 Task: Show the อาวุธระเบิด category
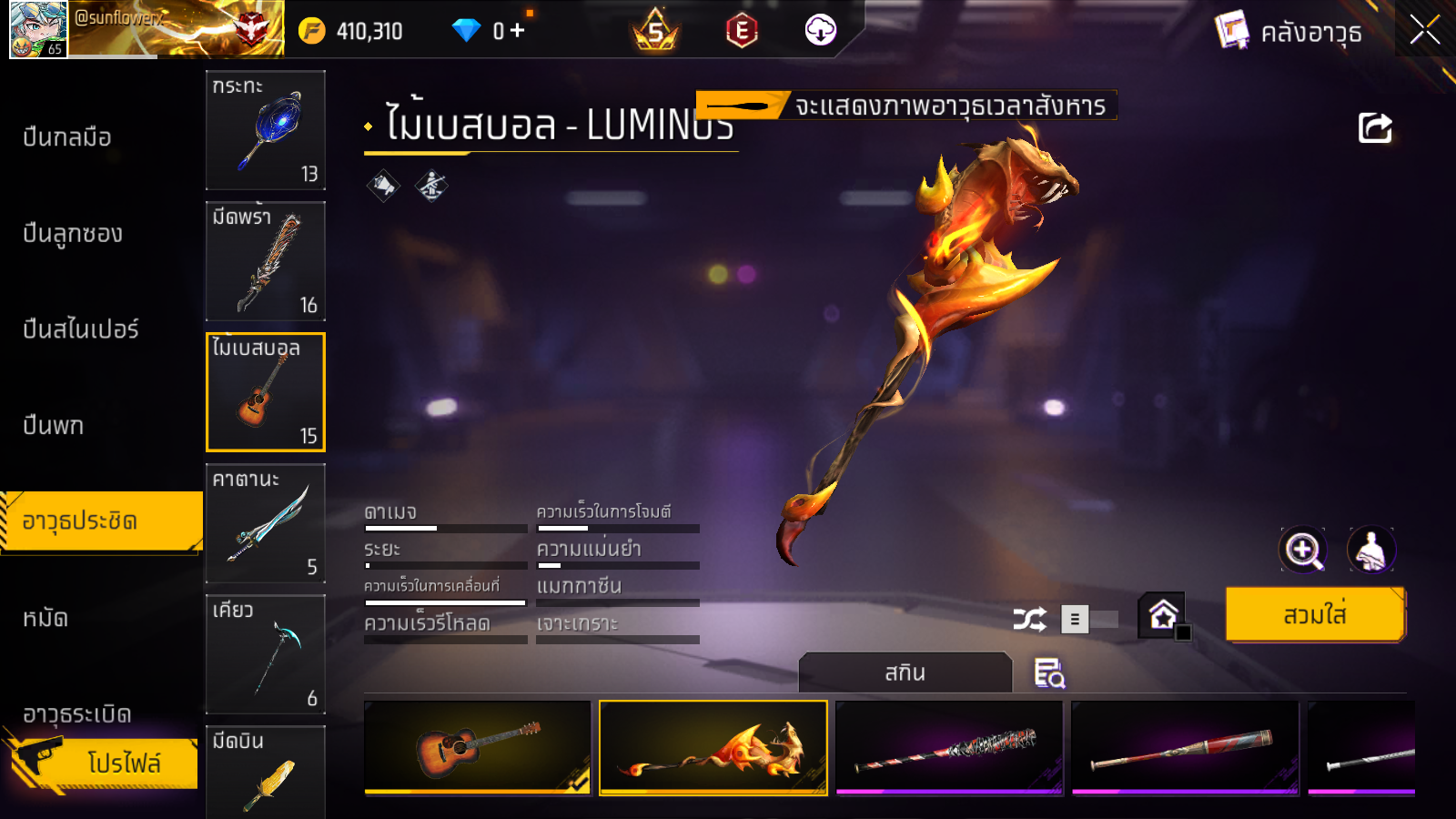click(77, 714)
